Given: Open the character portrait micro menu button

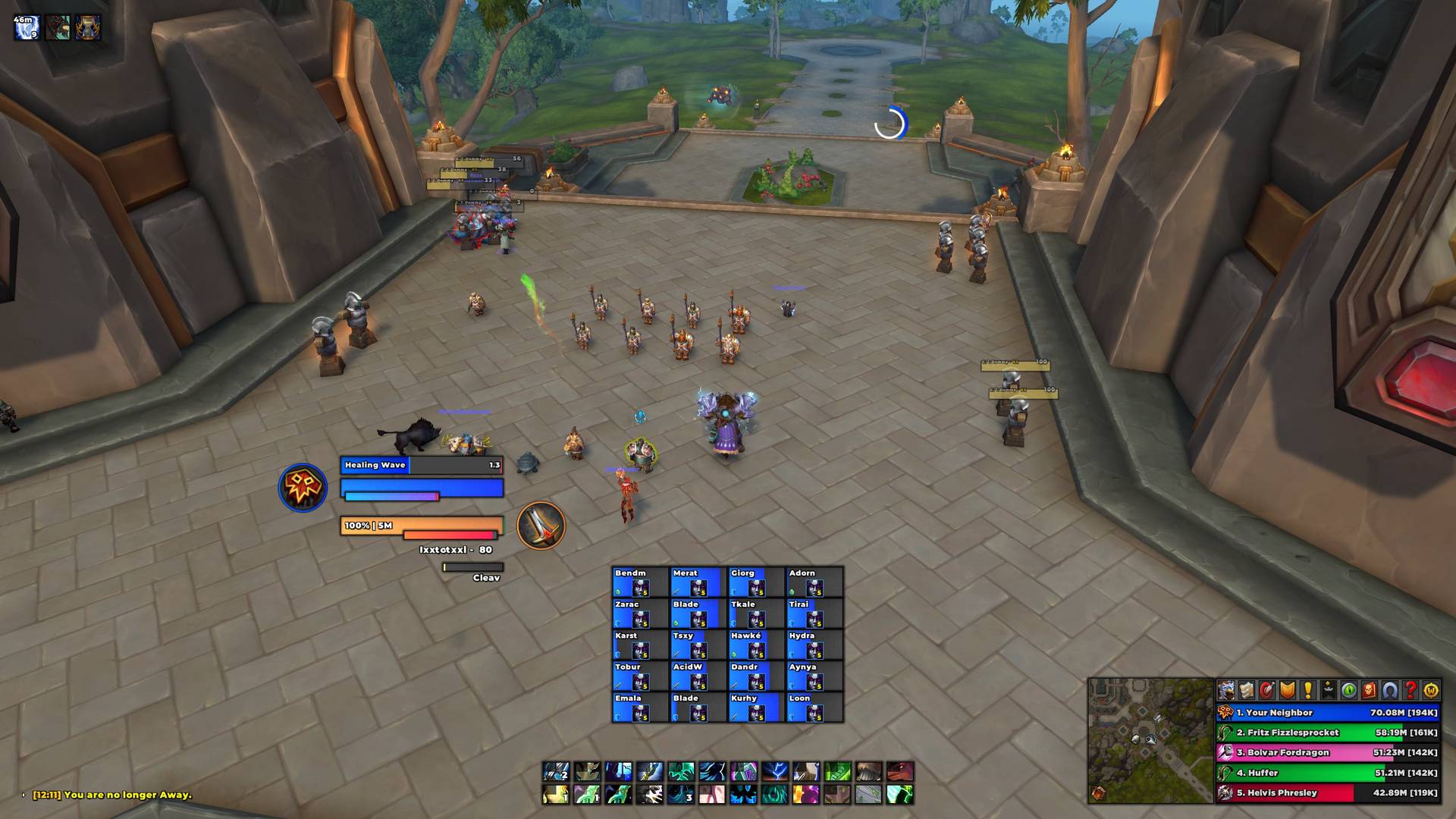Looking at the screenshot, I should (1226, 690).
